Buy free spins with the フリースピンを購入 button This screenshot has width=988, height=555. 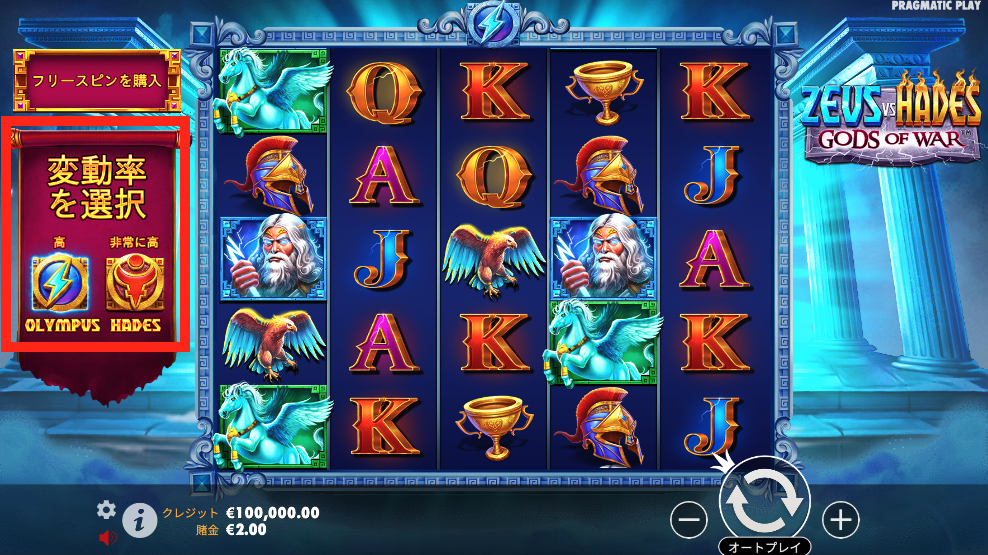click(95, 79)
